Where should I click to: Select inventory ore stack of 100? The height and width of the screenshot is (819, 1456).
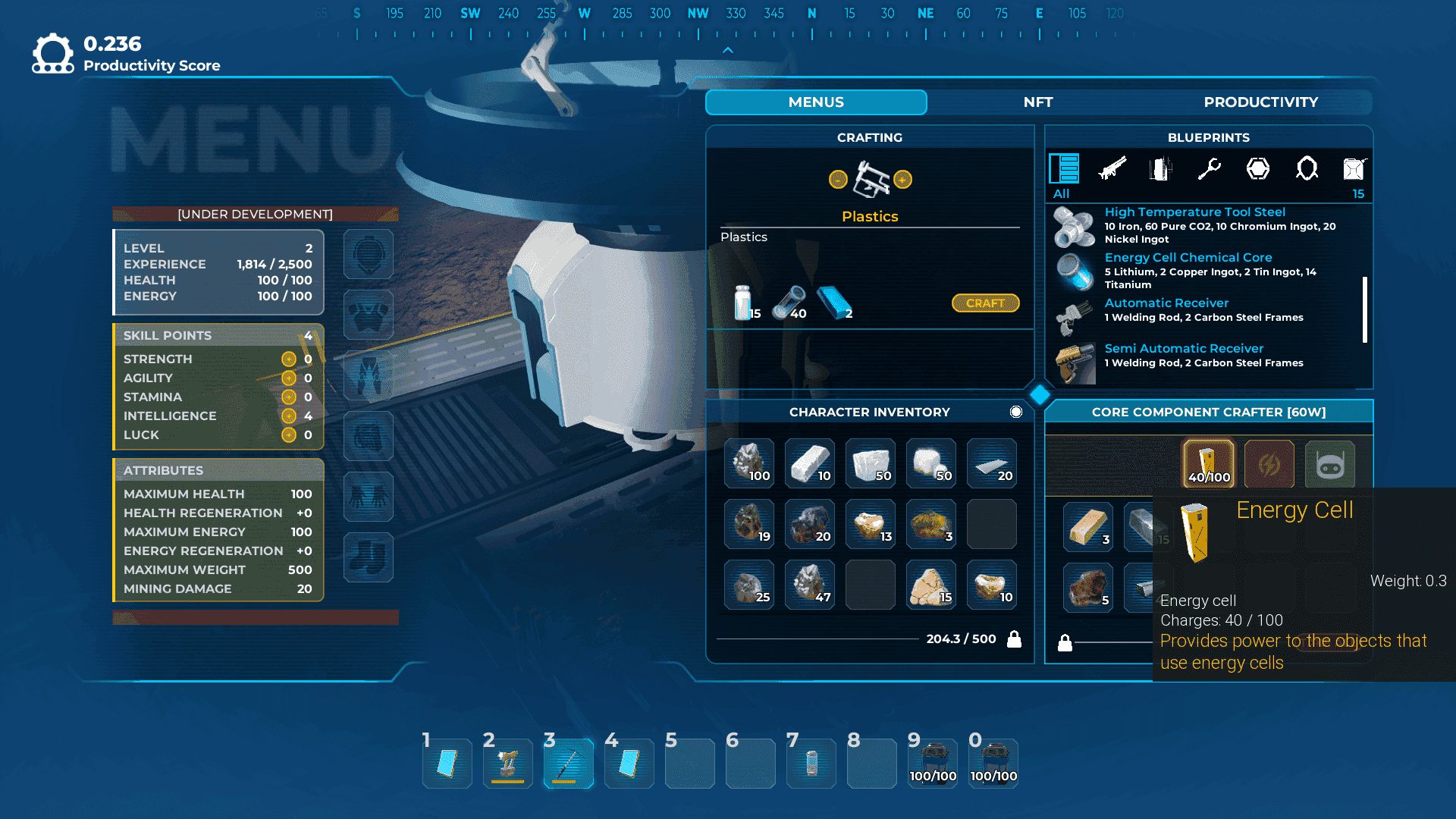[x=749, y=463]
